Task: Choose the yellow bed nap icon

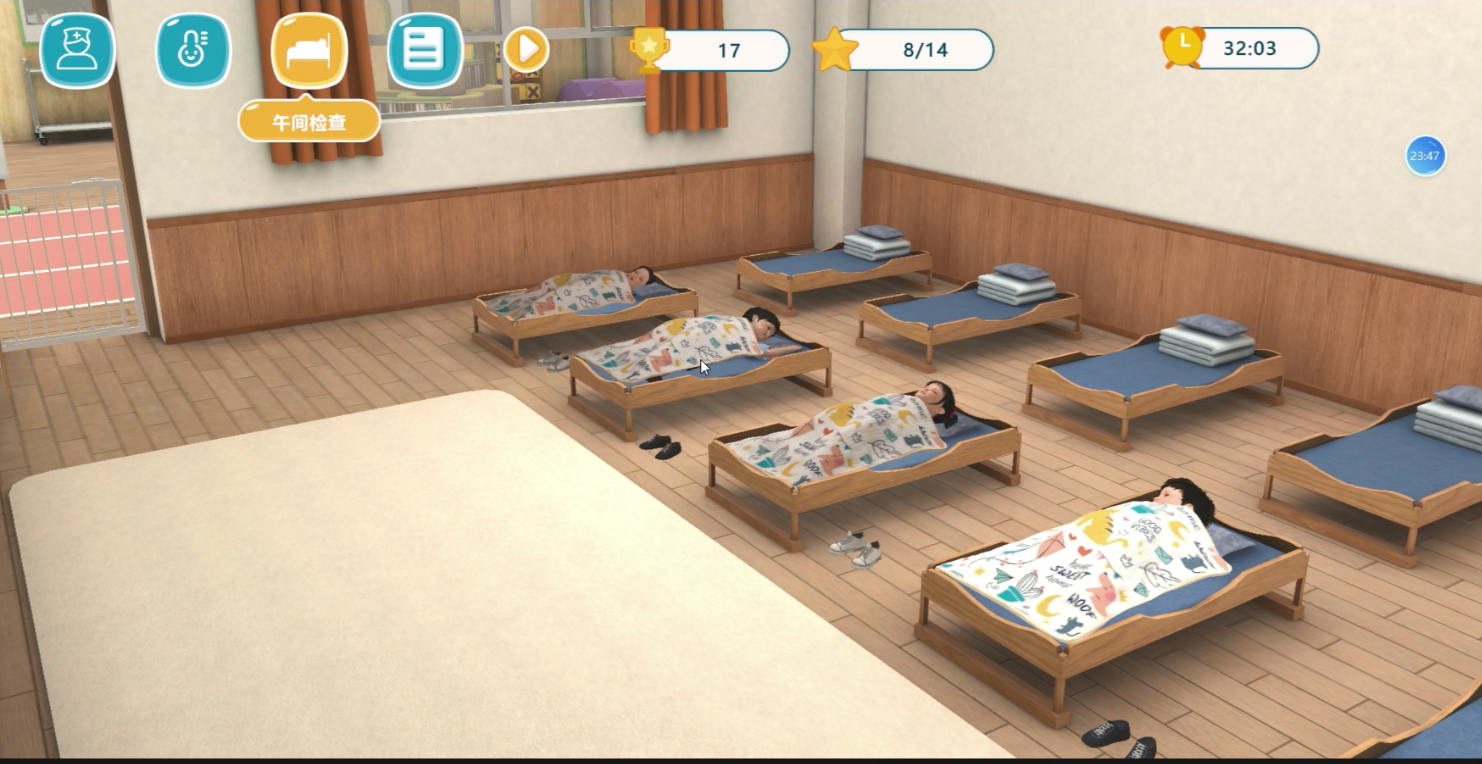Action: coord(309,50)
